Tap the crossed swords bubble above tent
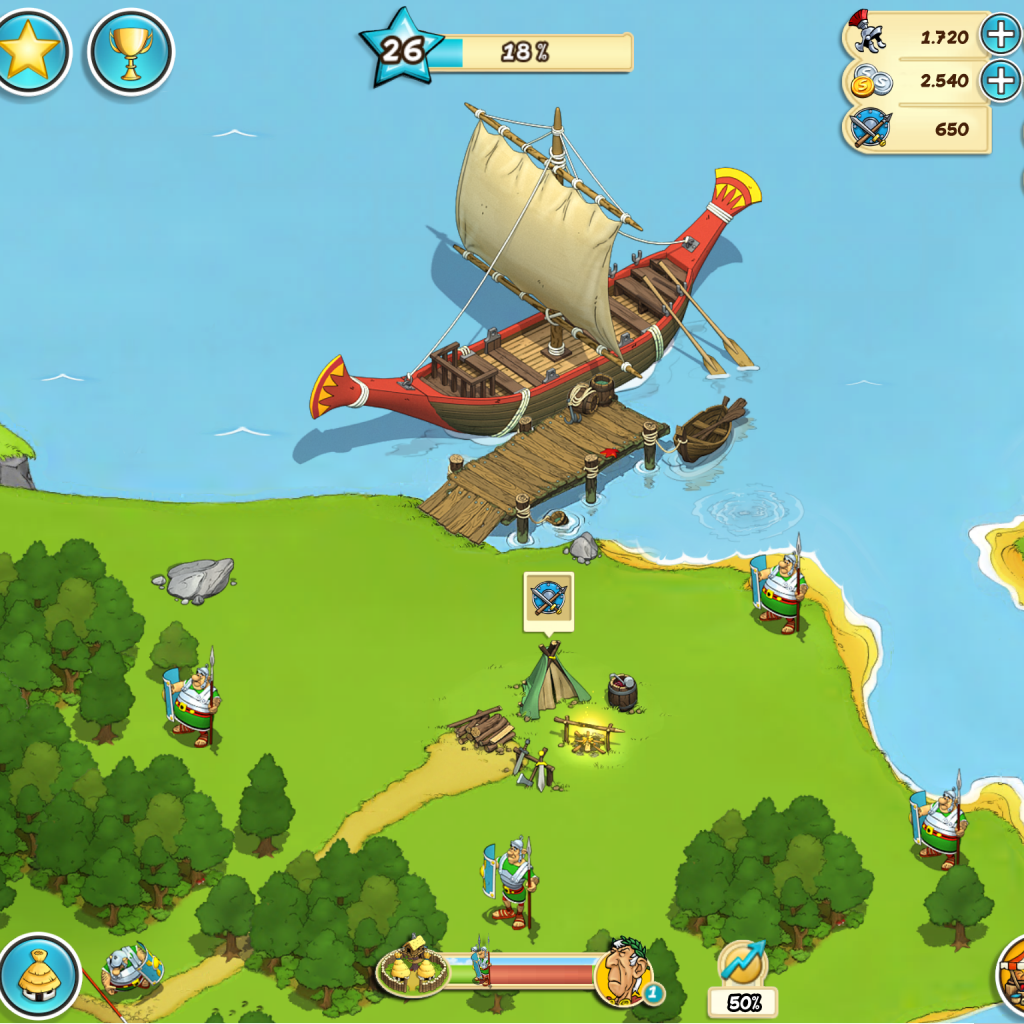Screen dimensions: 1024x1024 tap(548, 599)
